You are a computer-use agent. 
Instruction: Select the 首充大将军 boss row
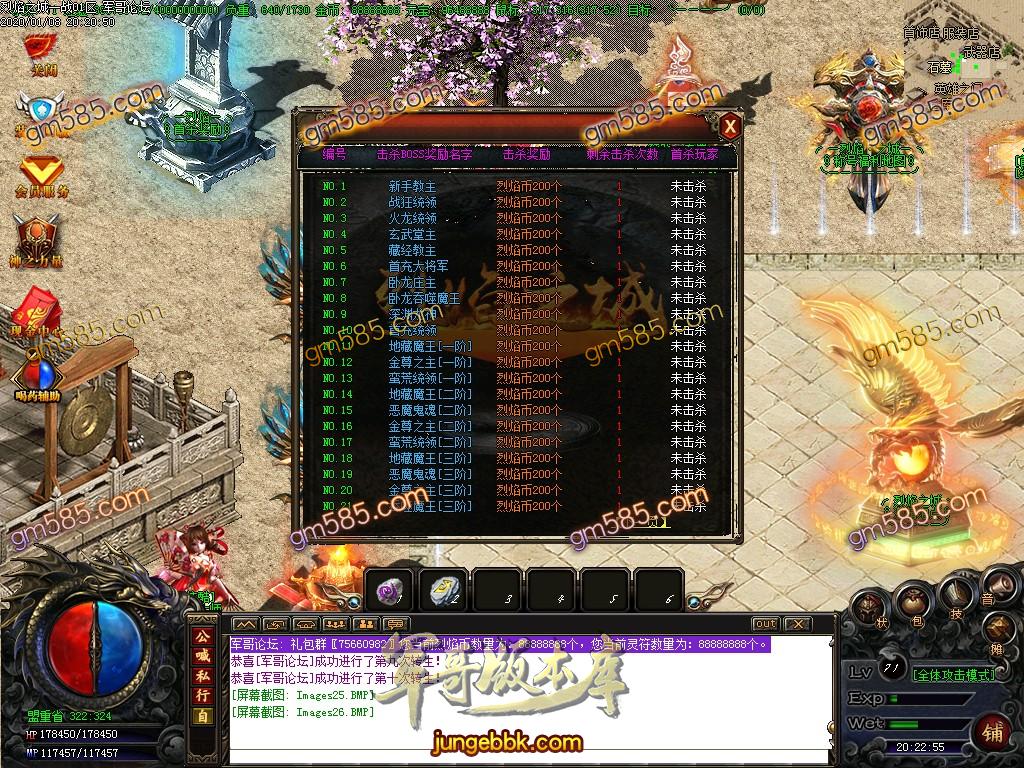418,267
